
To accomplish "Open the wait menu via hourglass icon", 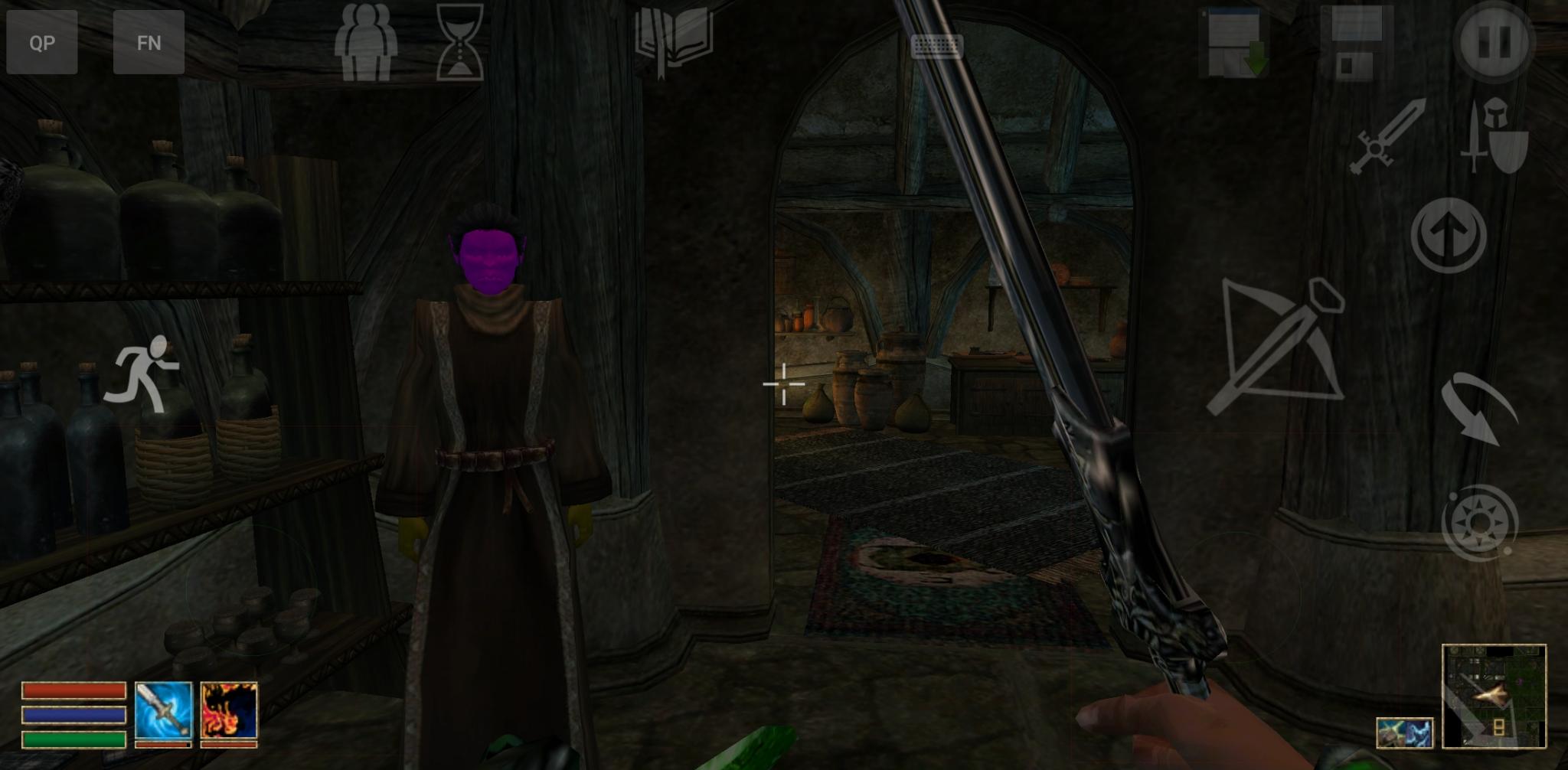I will click(x=459, y=43).
